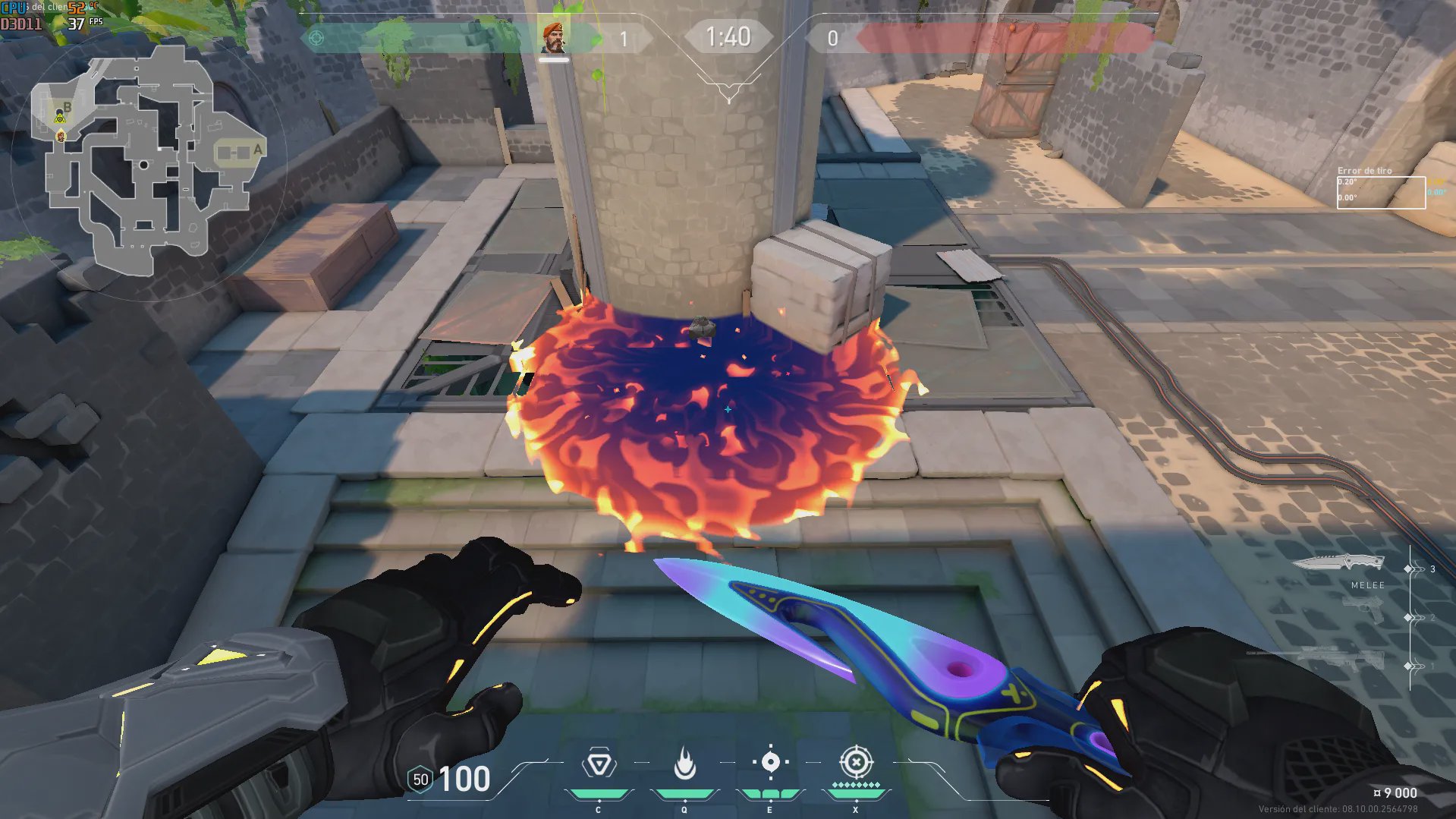Image resolution: width=1456 pixels, height=819 pixels.
Task: Click the Error de tiro graph box
Action: [1380, 192]
